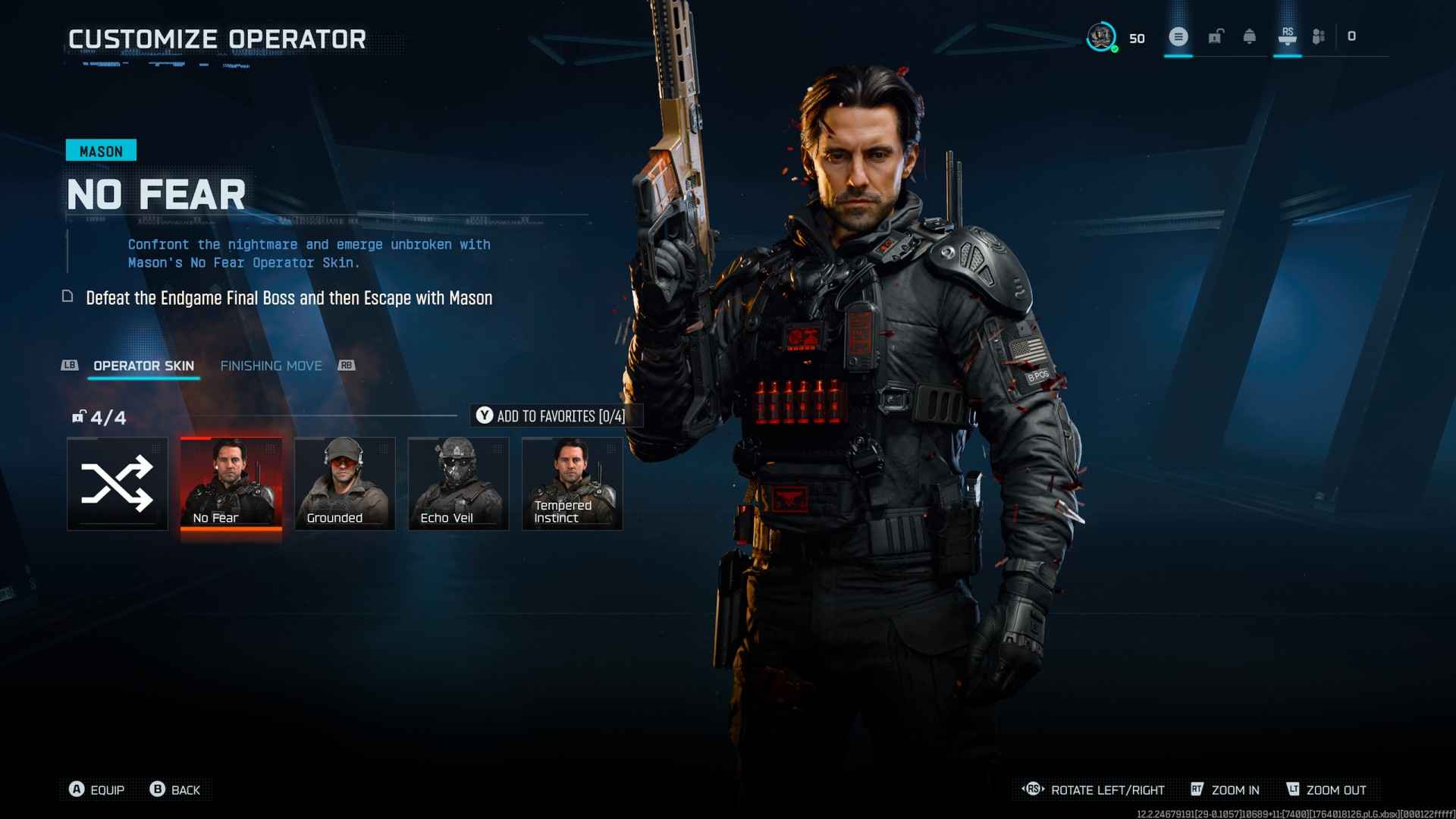Select the Grounded operator skin
This screenshot has width=1456, height=819.
point(345,484)
